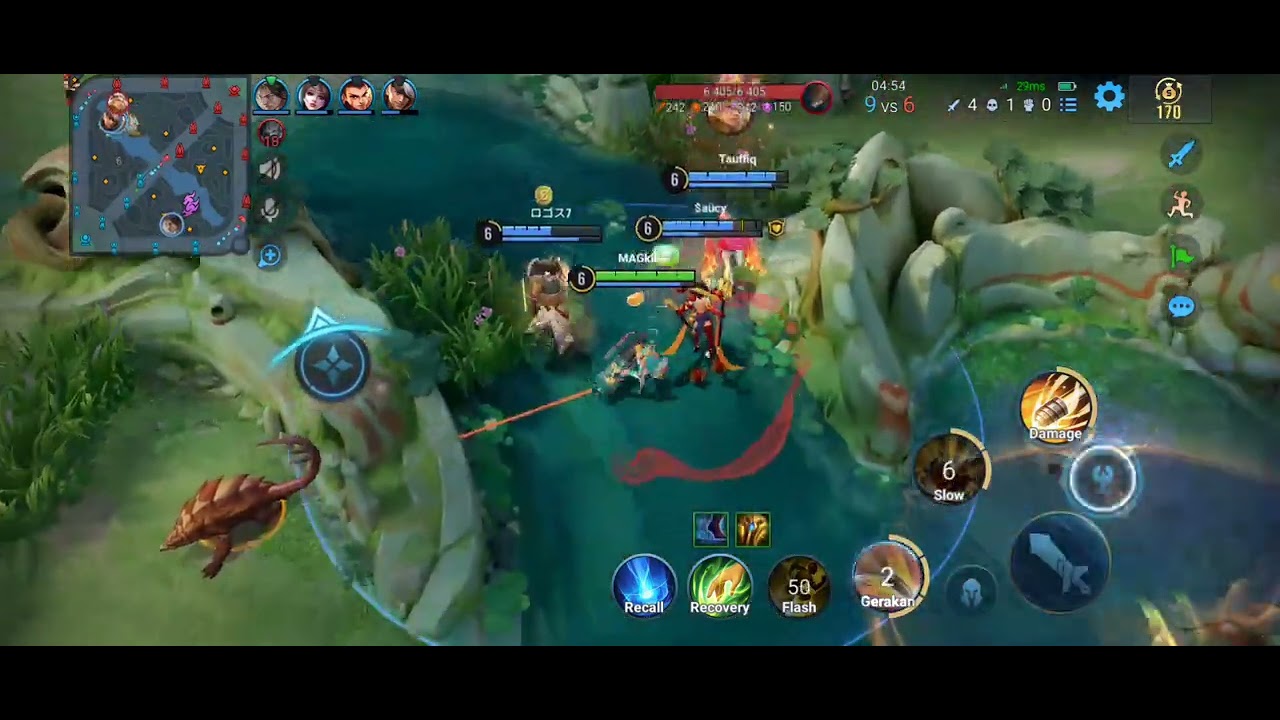Screen dimensions: 1280x720
Task: Open game settings with the gear icon
Action: pyautogui.click(x=1108, y=98)
